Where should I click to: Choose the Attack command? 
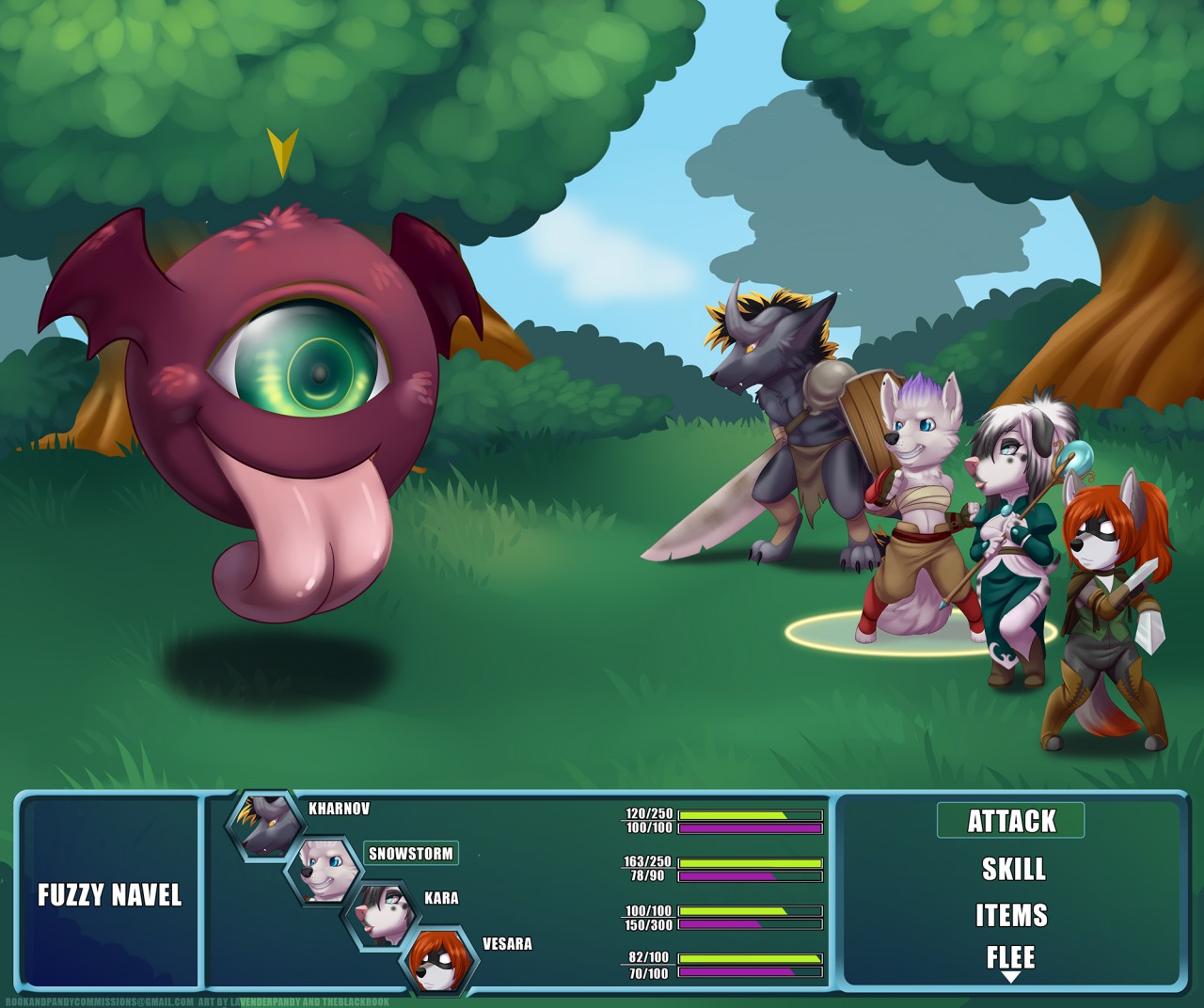[1011, 821]
